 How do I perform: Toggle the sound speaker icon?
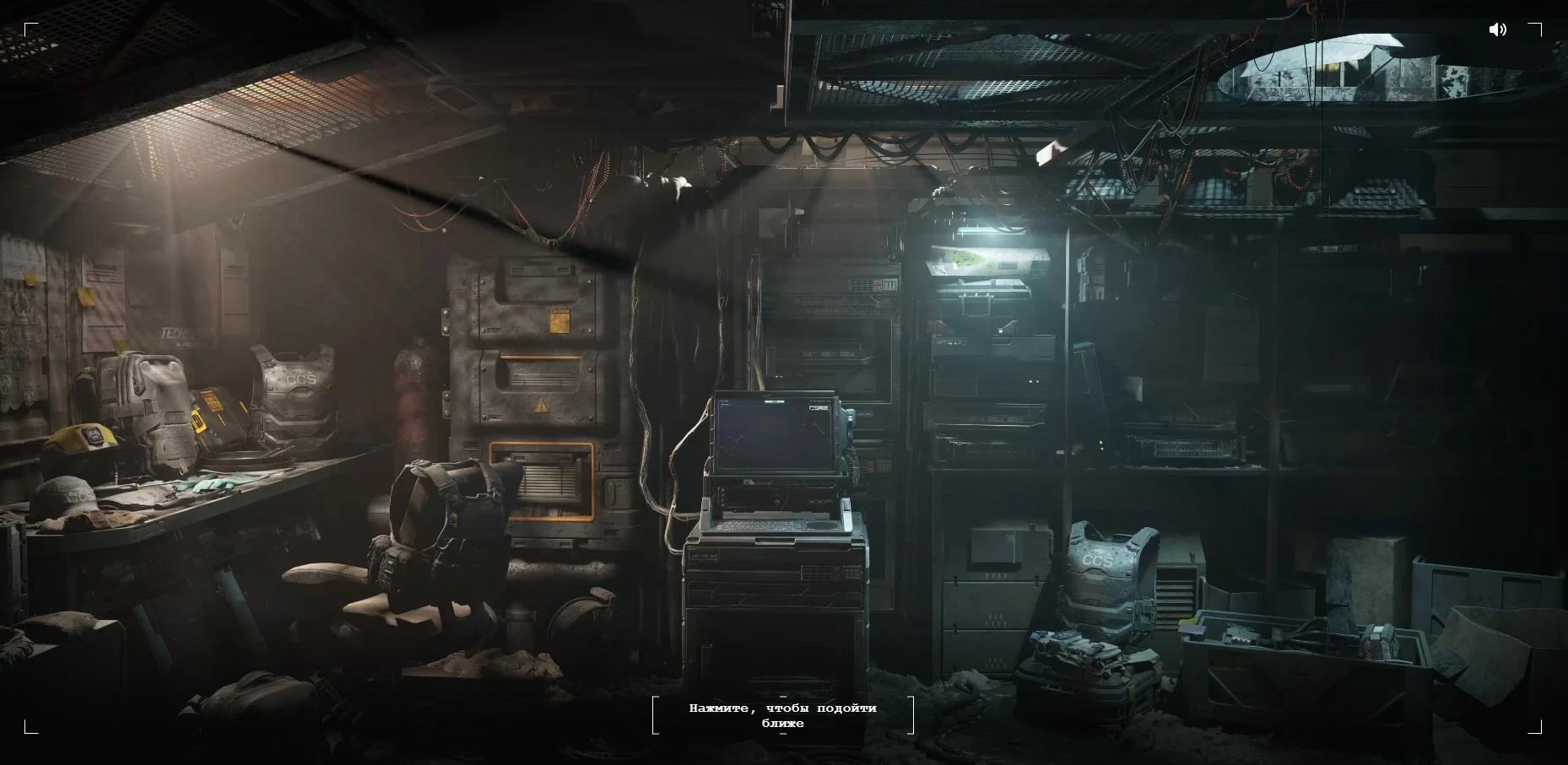(1498, 30)
